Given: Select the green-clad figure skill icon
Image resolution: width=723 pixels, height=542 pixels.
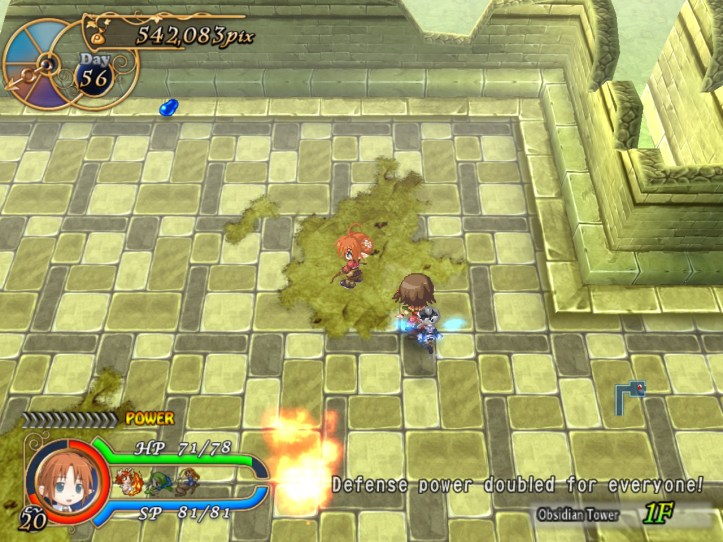Looking at the screenshot, I should (159, 481).
